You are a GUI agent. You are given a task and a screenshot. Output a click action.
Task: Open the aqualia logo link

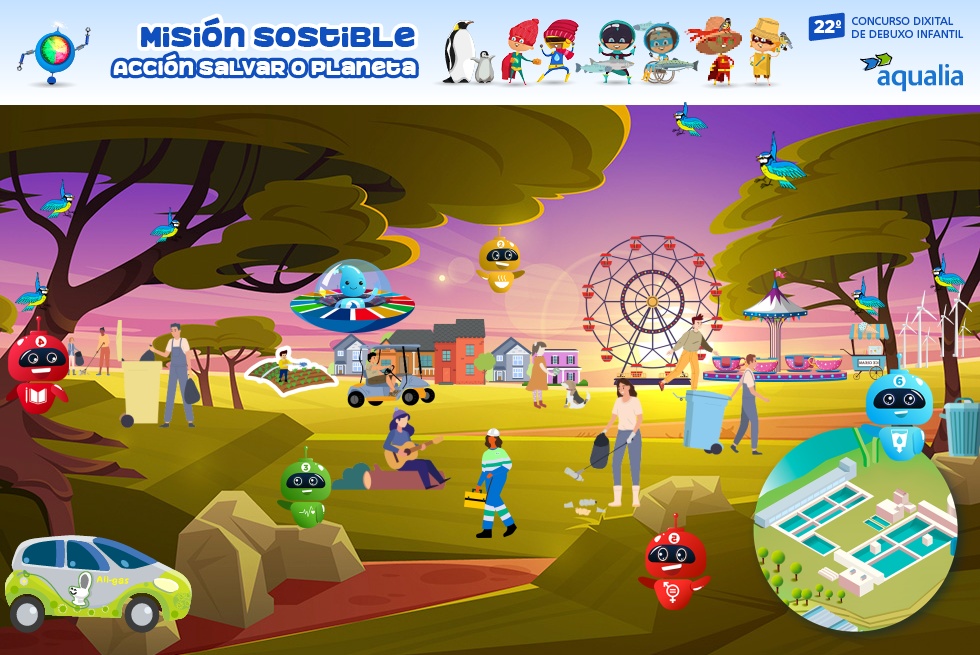(910, 70)
